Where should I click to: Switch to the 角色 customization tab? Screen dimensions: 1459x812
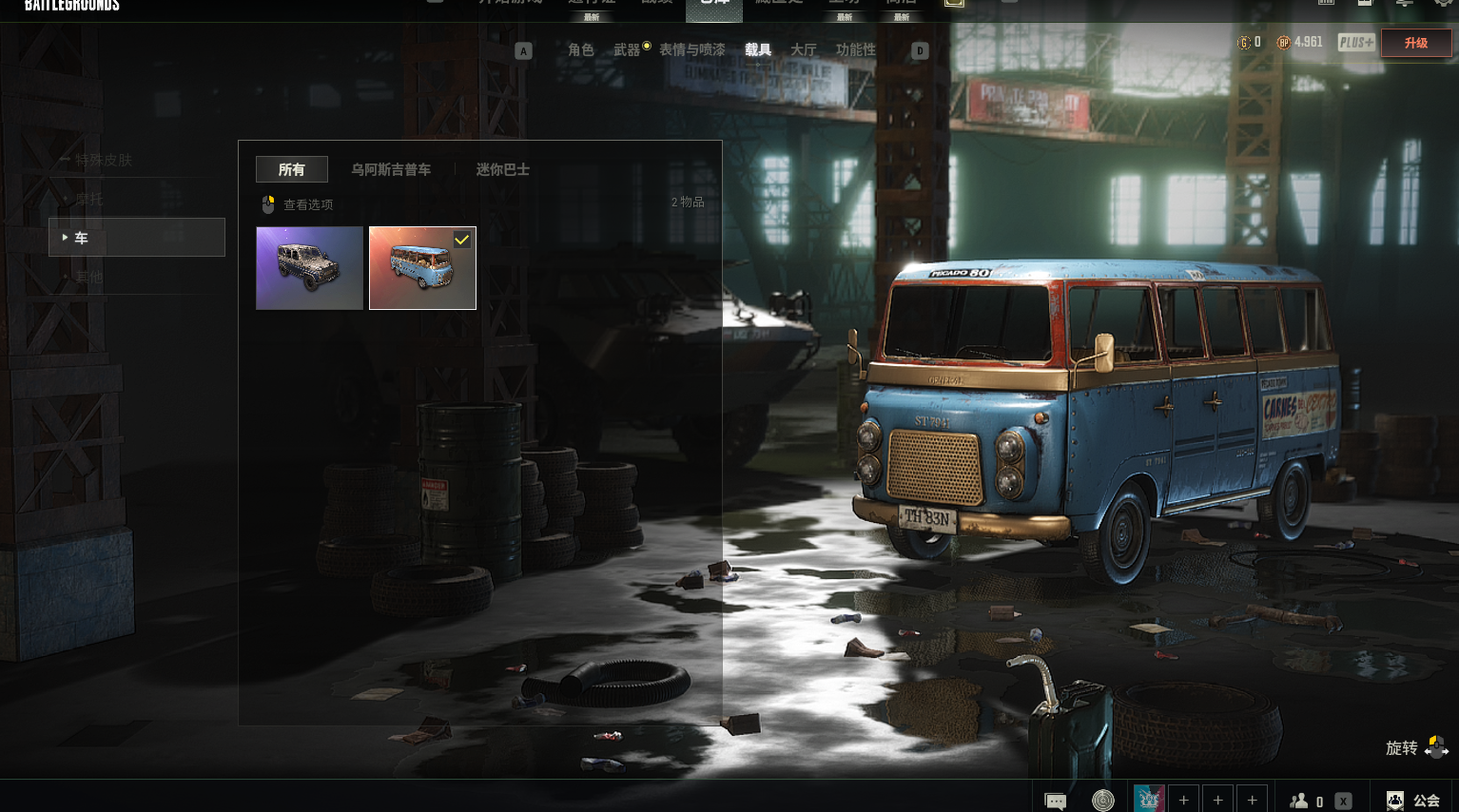click(x=580, y=49)
